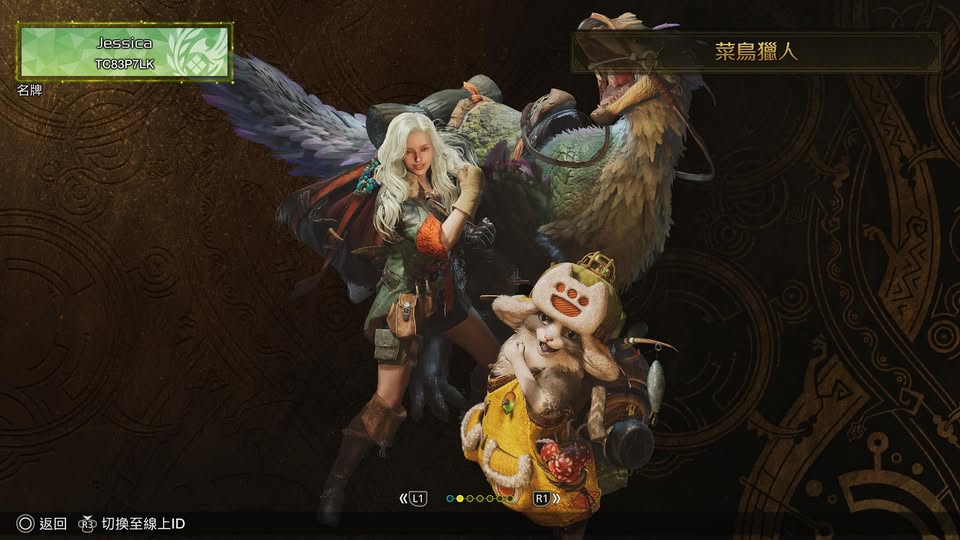Choose 切換至線上ID to show online ID
Screen dimensions: 960x540
132,524
